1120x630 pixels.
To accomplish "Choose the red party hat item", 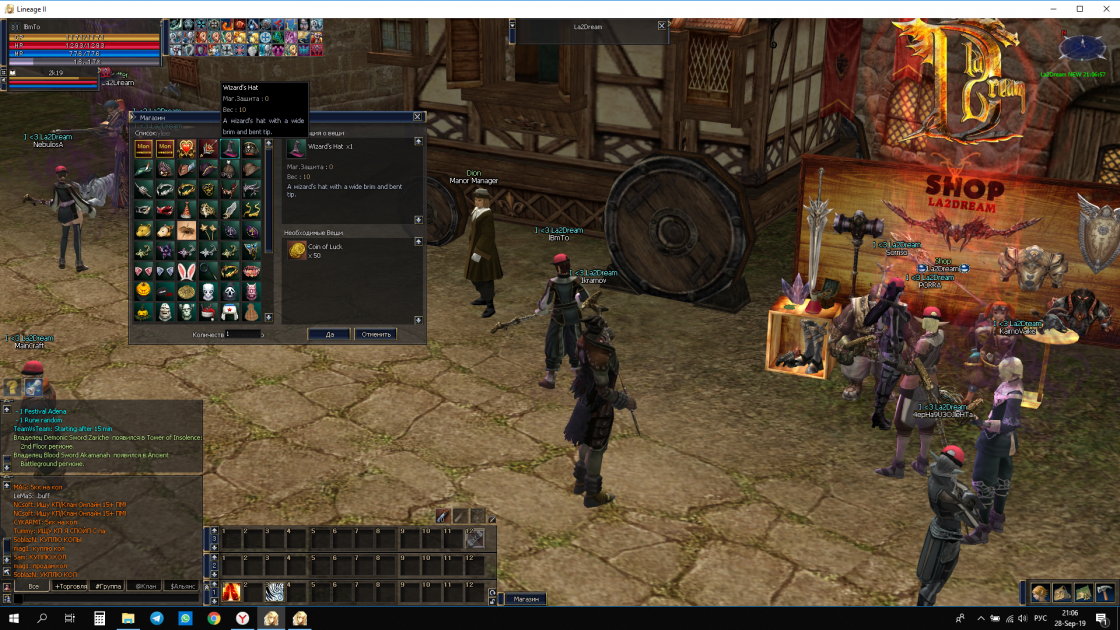I will [x=187, y=209].
